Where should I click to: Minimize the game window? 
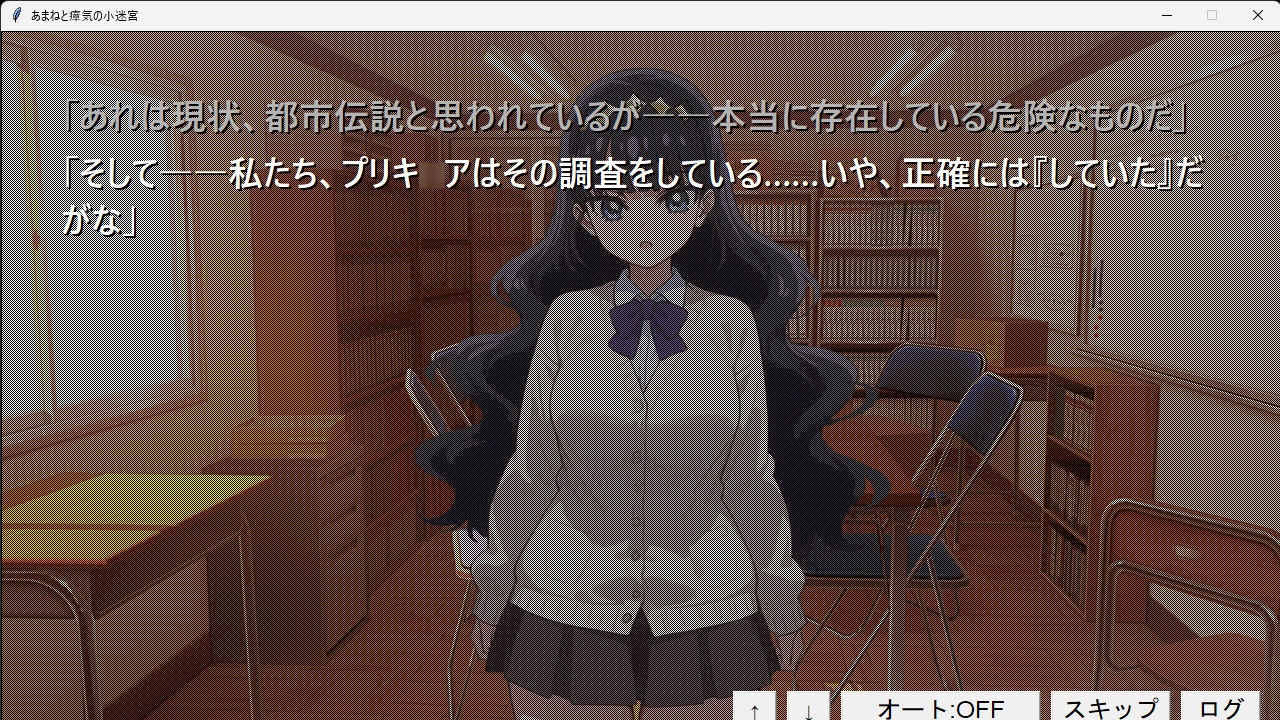[1166, 15]
